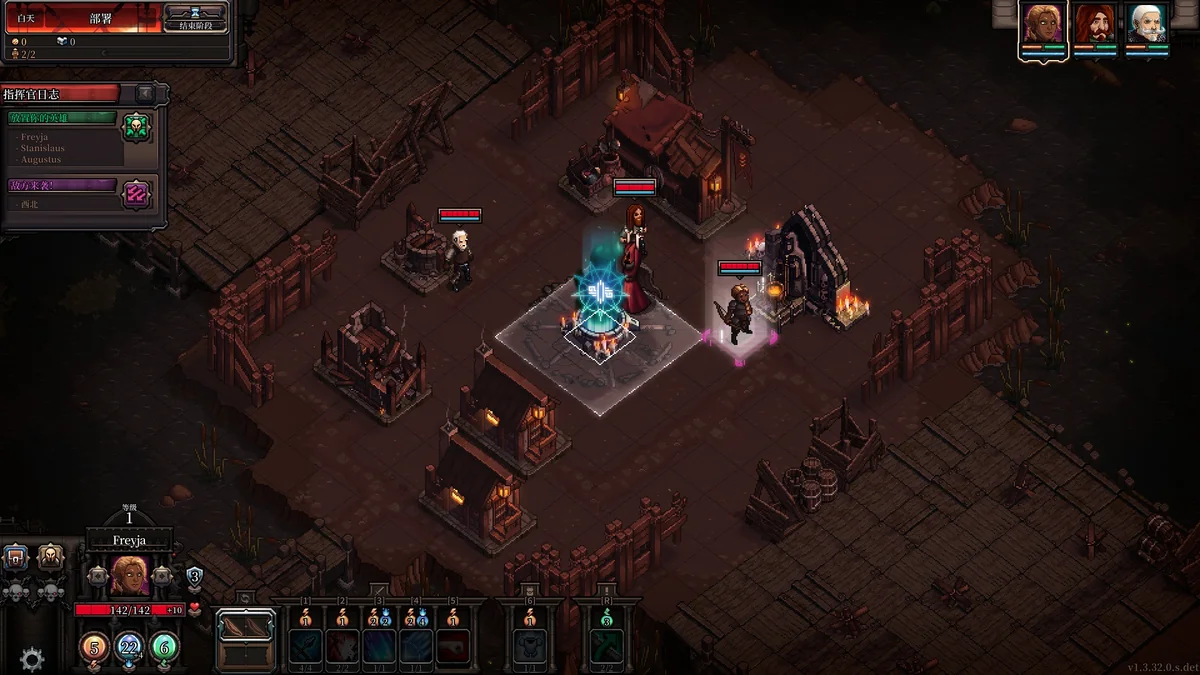Collapse the 指挥官日志 commander log panel

coord(145,93)
